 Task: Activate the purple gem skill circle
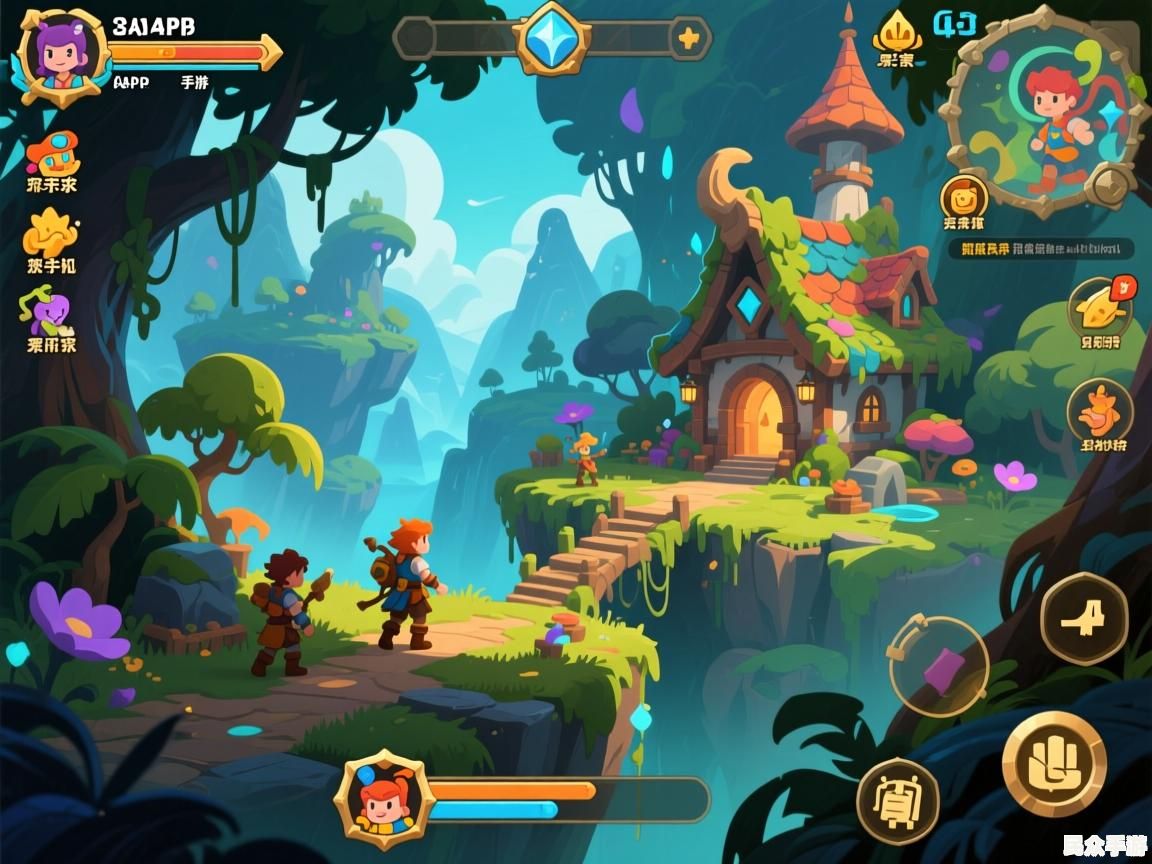939,667
